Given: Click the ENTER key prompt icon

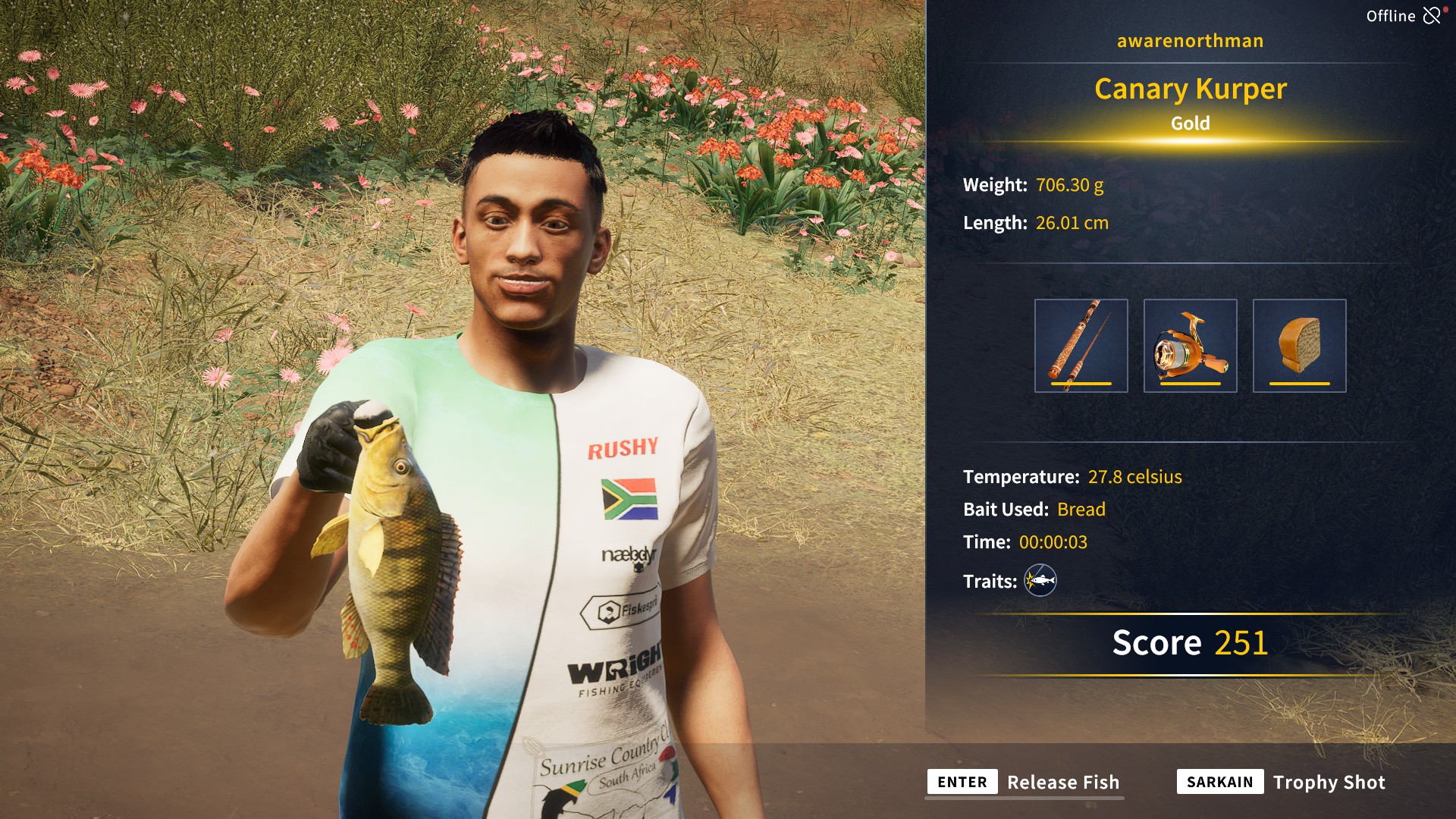Looking at the screenshot, I should 961,782.
